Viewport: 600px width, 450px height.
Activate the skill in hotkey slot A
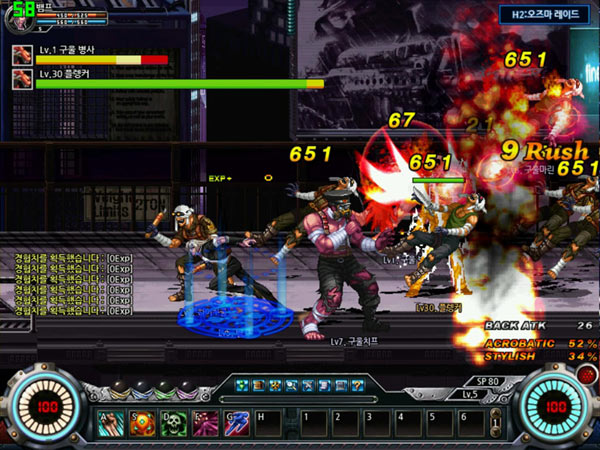tap(112, 423)
